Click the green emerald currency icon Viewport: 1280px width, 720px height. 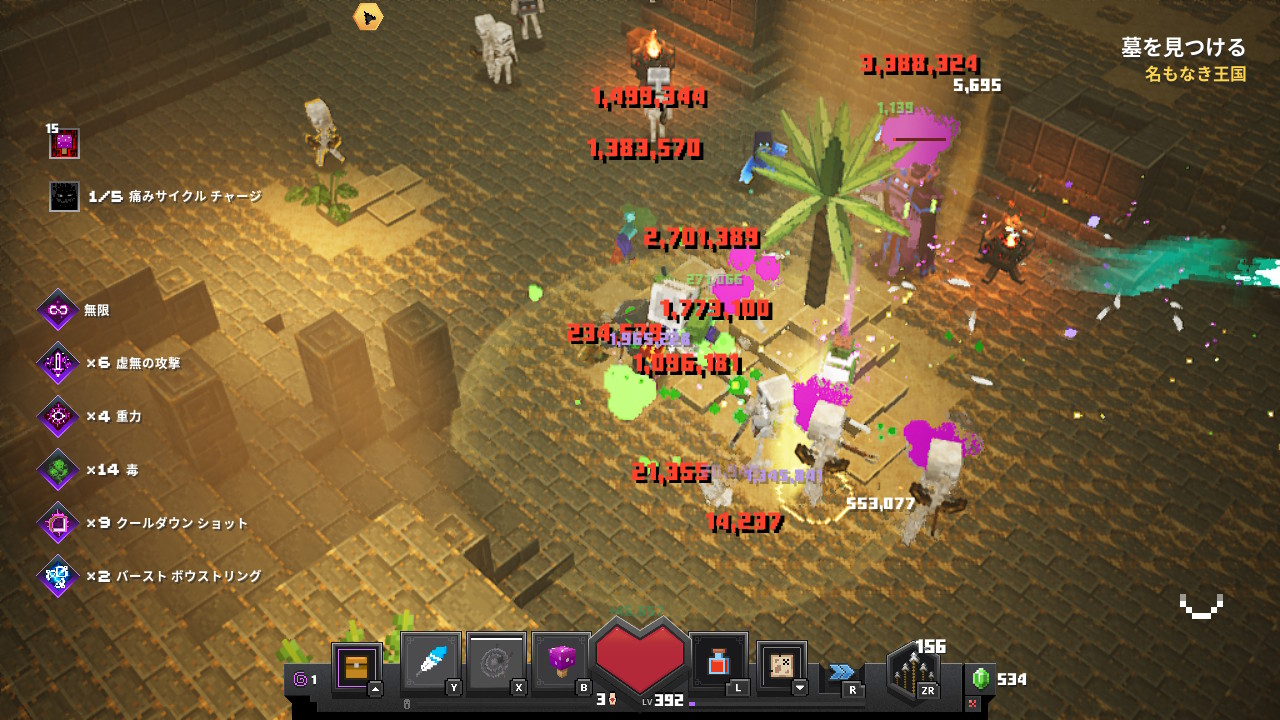(981, 679)
